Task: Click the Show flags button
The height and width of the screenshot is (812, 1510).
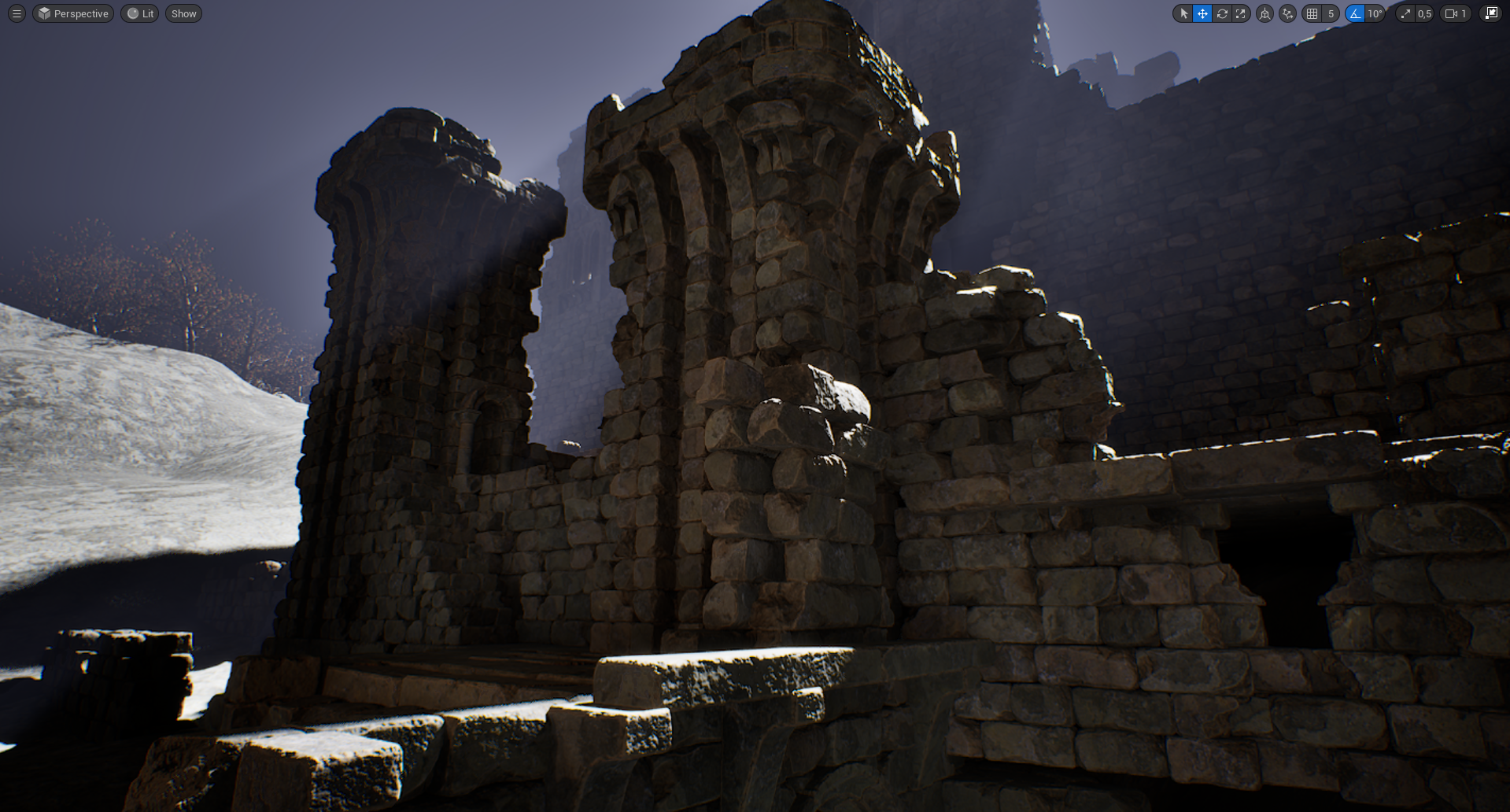Action: pos(183,13)
